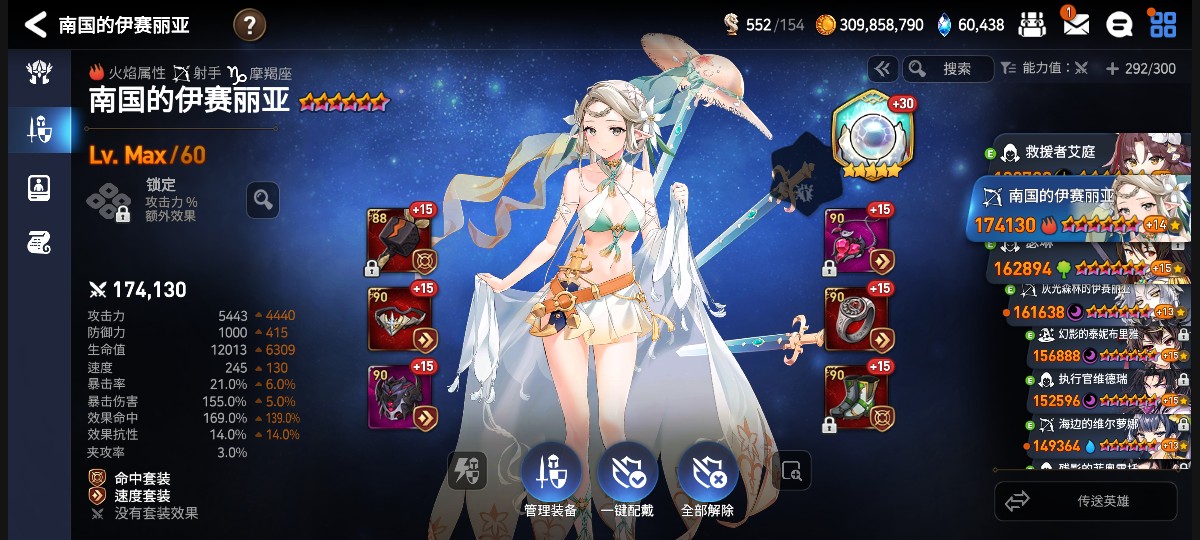Select the equipped necklace slot
This screenshot has height=540, width=1200.
858,242
